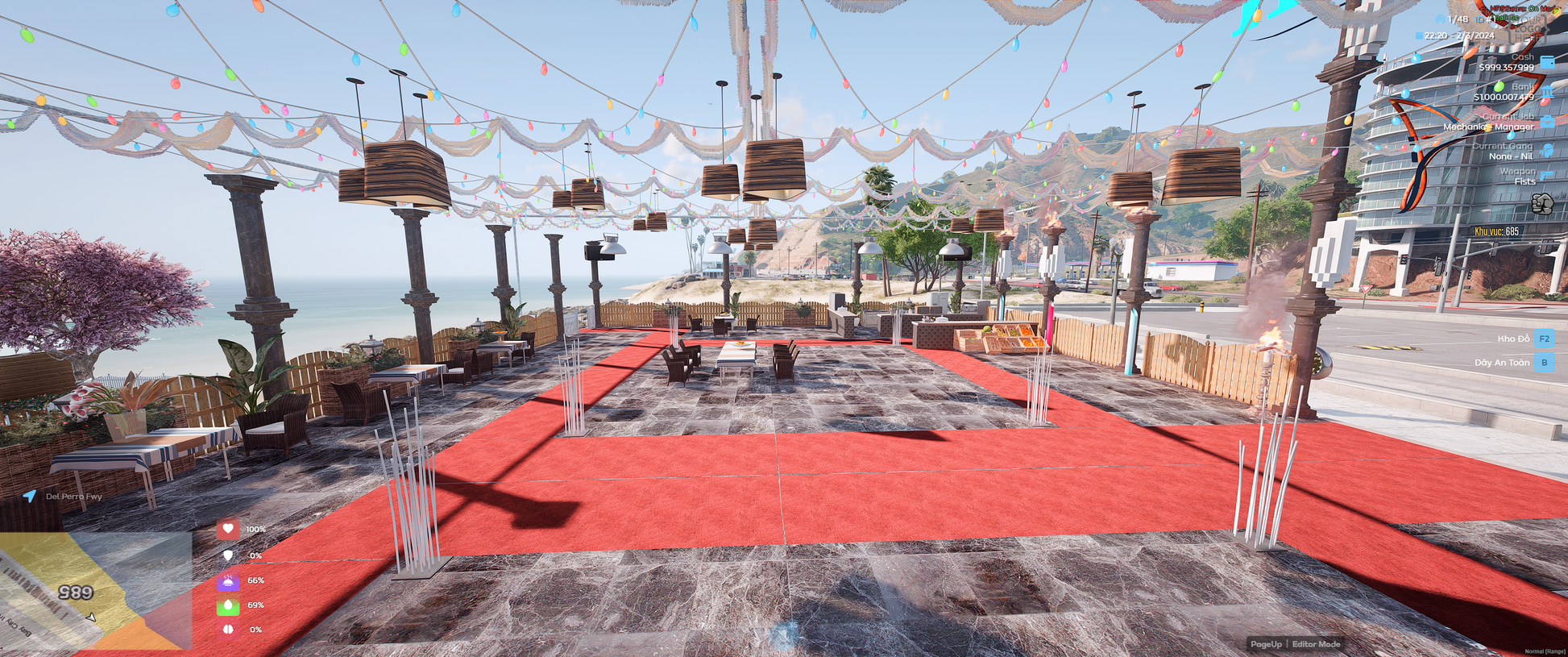
Task: Select the red heart health icon
Action: tap(228, 529)
